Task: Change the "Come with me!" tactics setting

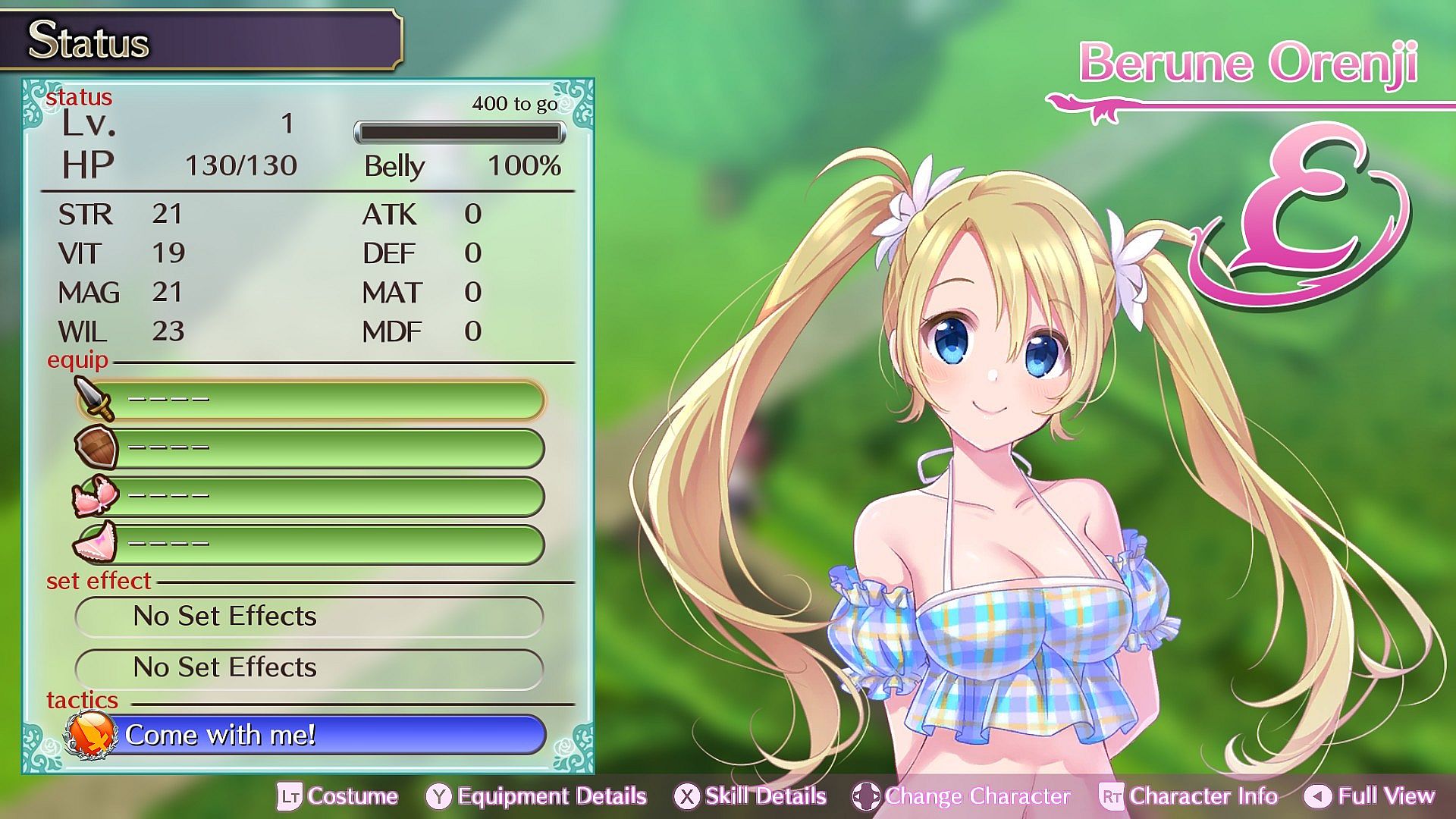Action: (318, 735)
